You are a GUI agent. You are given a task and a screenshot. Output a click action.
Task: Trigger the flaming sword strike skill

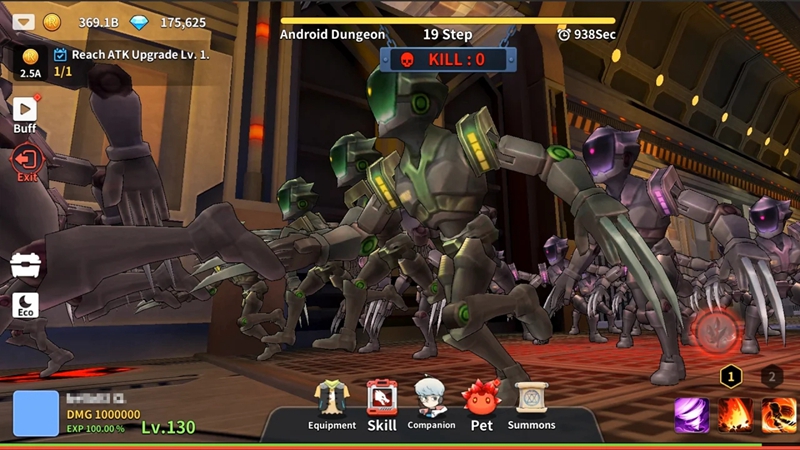(x=779, y=414)
